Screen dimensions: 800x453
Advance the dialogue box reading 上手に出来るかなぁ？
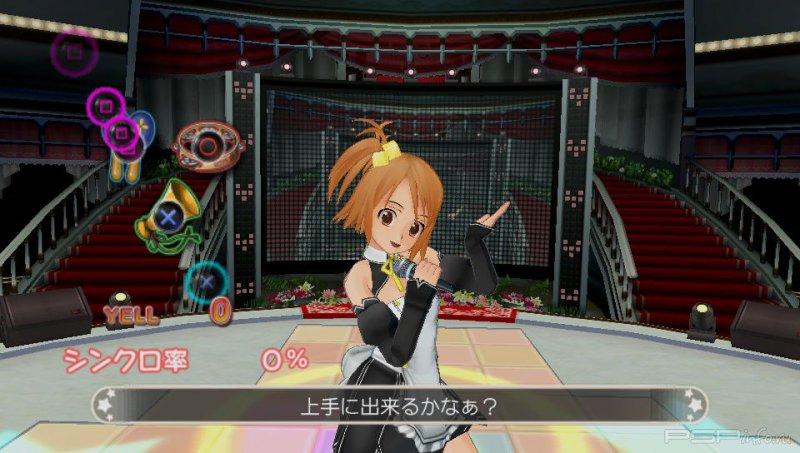[x=399, y=406]
